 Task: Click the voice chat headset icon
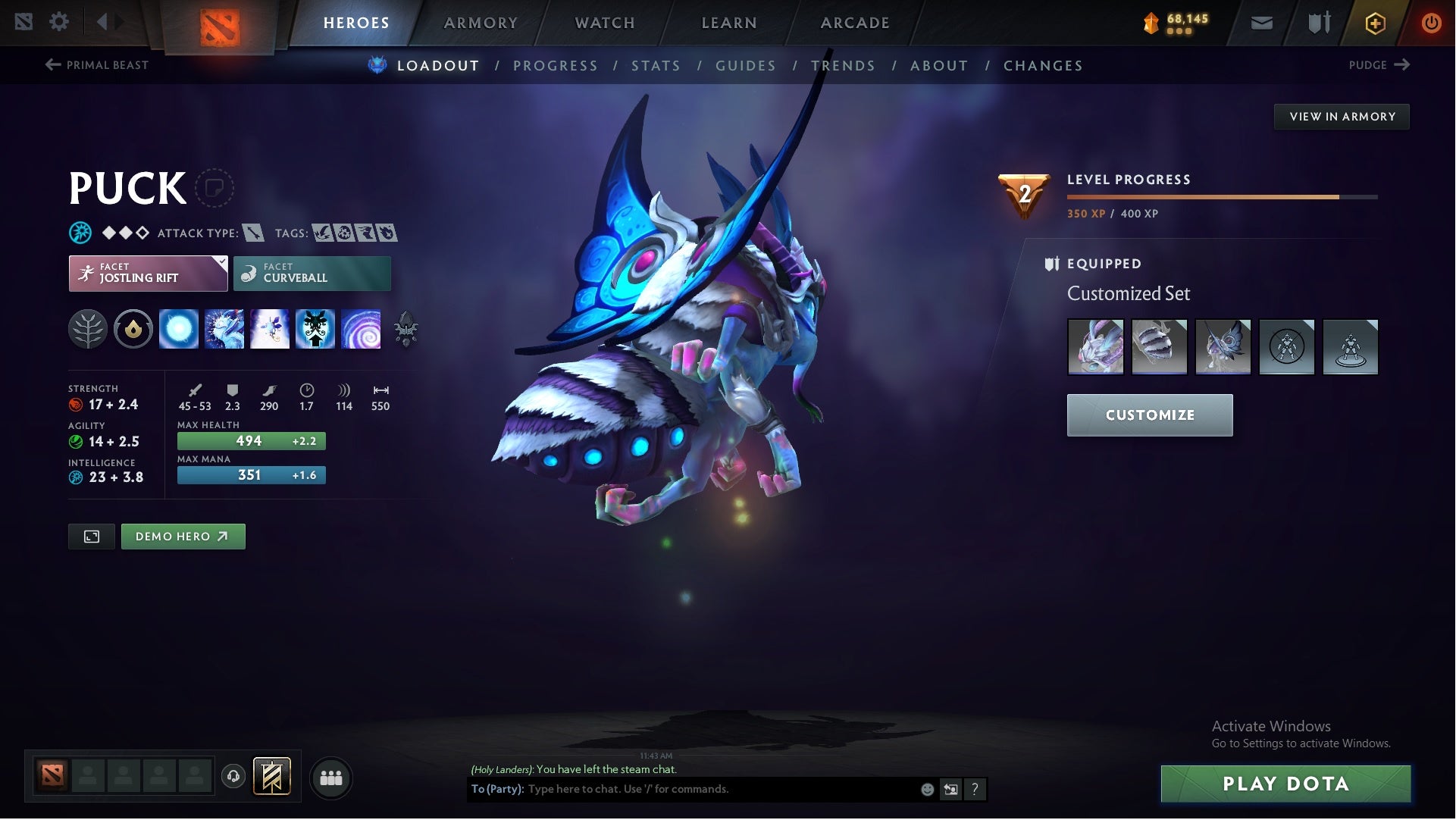[x=232, y=778]
